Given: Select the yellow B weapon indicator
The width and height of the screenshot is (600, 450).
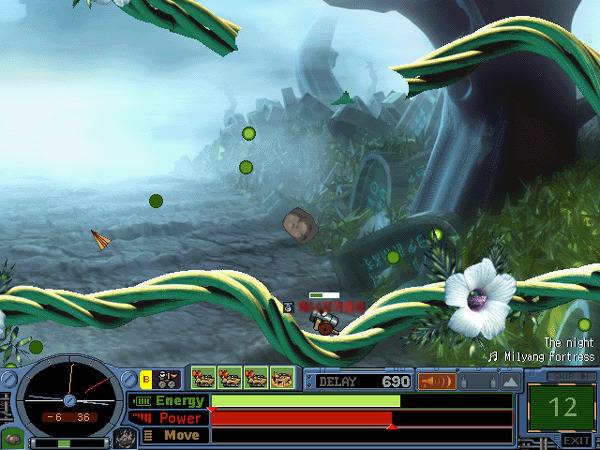Looking at the screenshot, I should (x=146, y=378).
